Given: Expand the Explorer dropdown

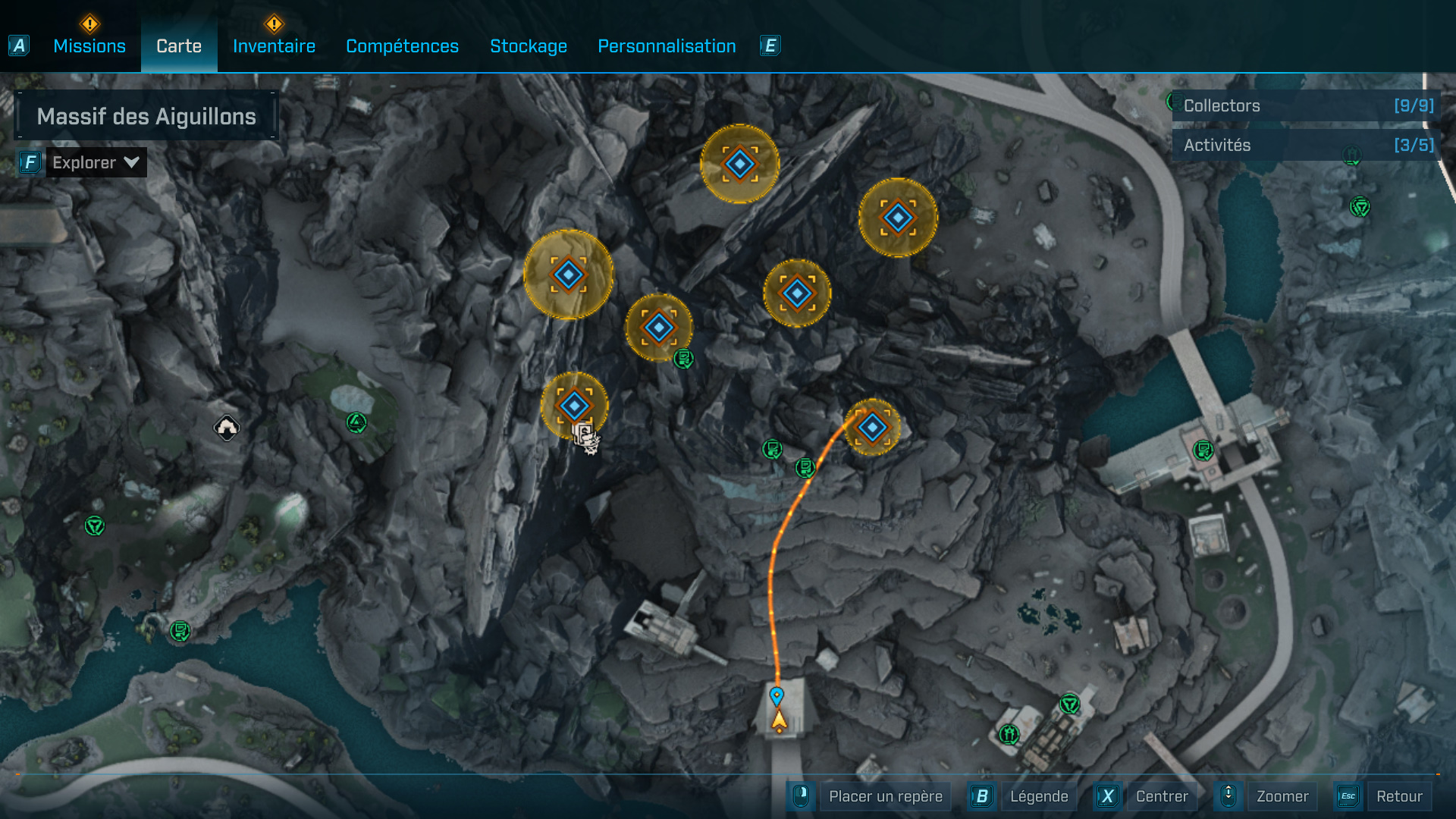Looking at the screenshot, I should point(96,162).
